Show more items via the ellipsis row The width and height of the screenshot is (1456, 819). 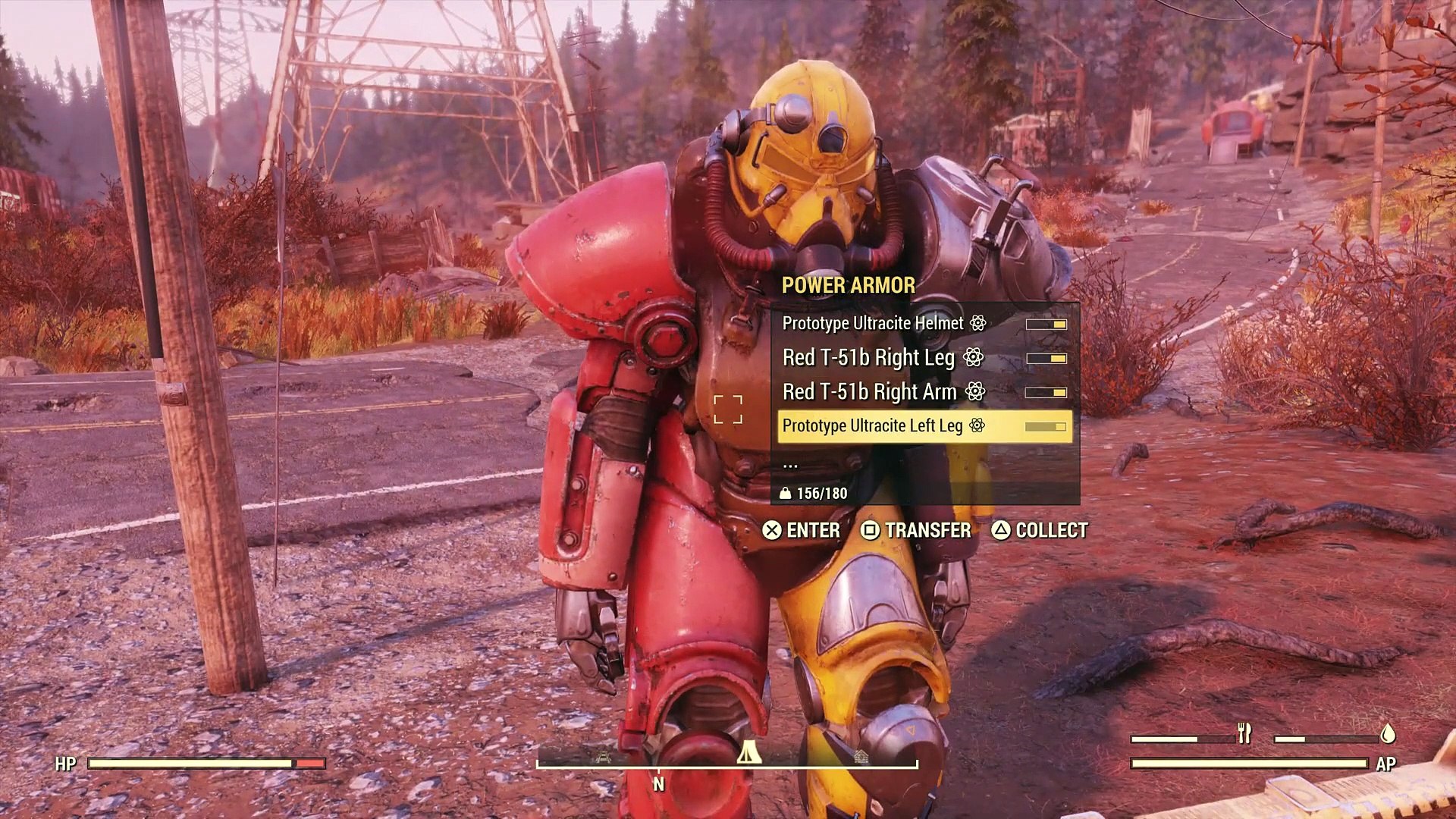point(790,463)
